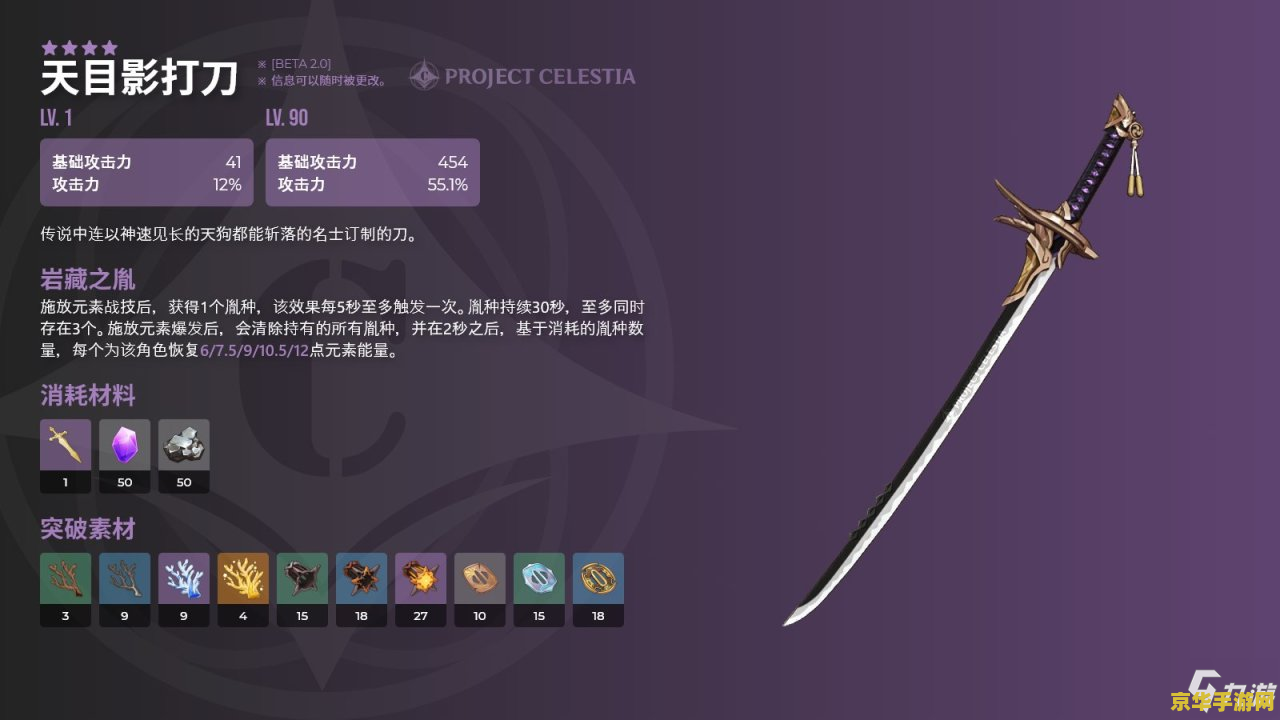The image size is (1280, 720).
Task: Click the four-star rarity stars
Action: pyautogui.click(x=78, y=46)
